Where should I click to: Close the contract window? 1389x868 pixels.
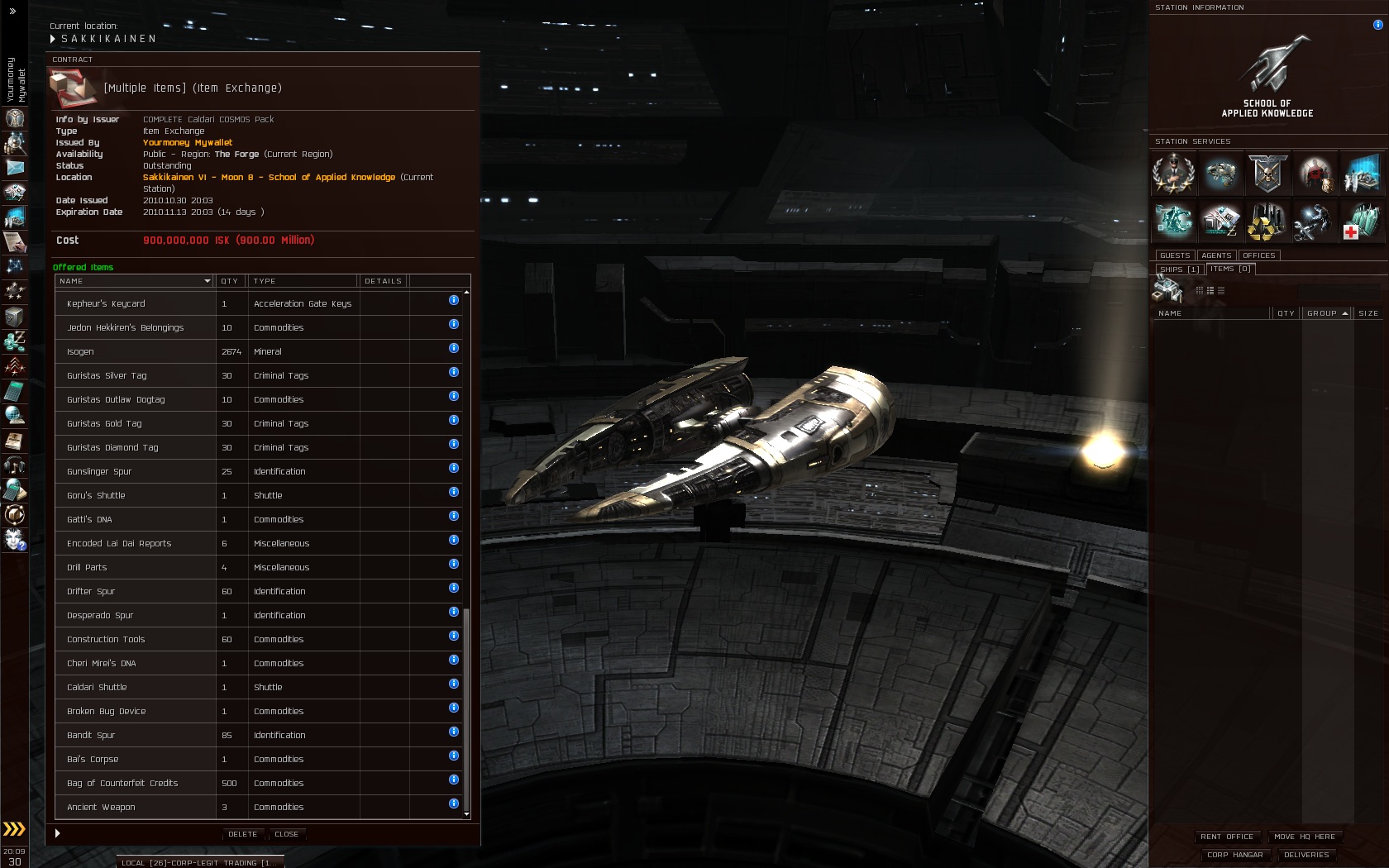click(286, 834)
